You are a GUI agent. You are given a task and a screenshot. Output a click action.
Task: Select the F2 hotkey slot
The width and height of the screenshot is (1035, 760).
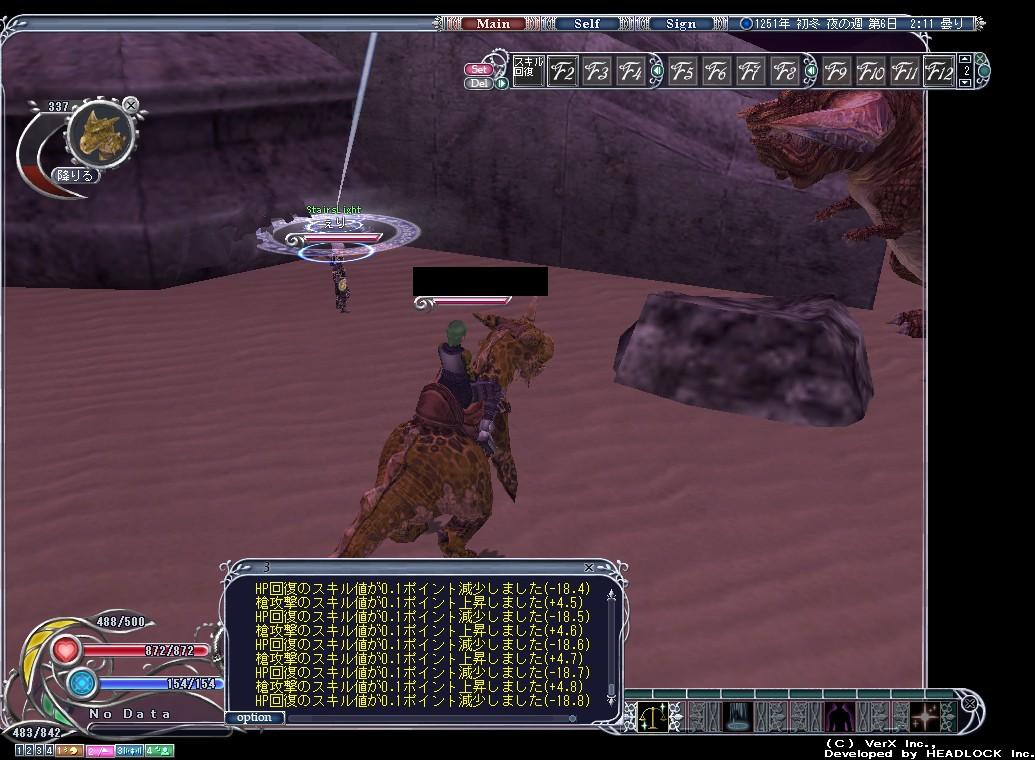(x=563, y=72)
